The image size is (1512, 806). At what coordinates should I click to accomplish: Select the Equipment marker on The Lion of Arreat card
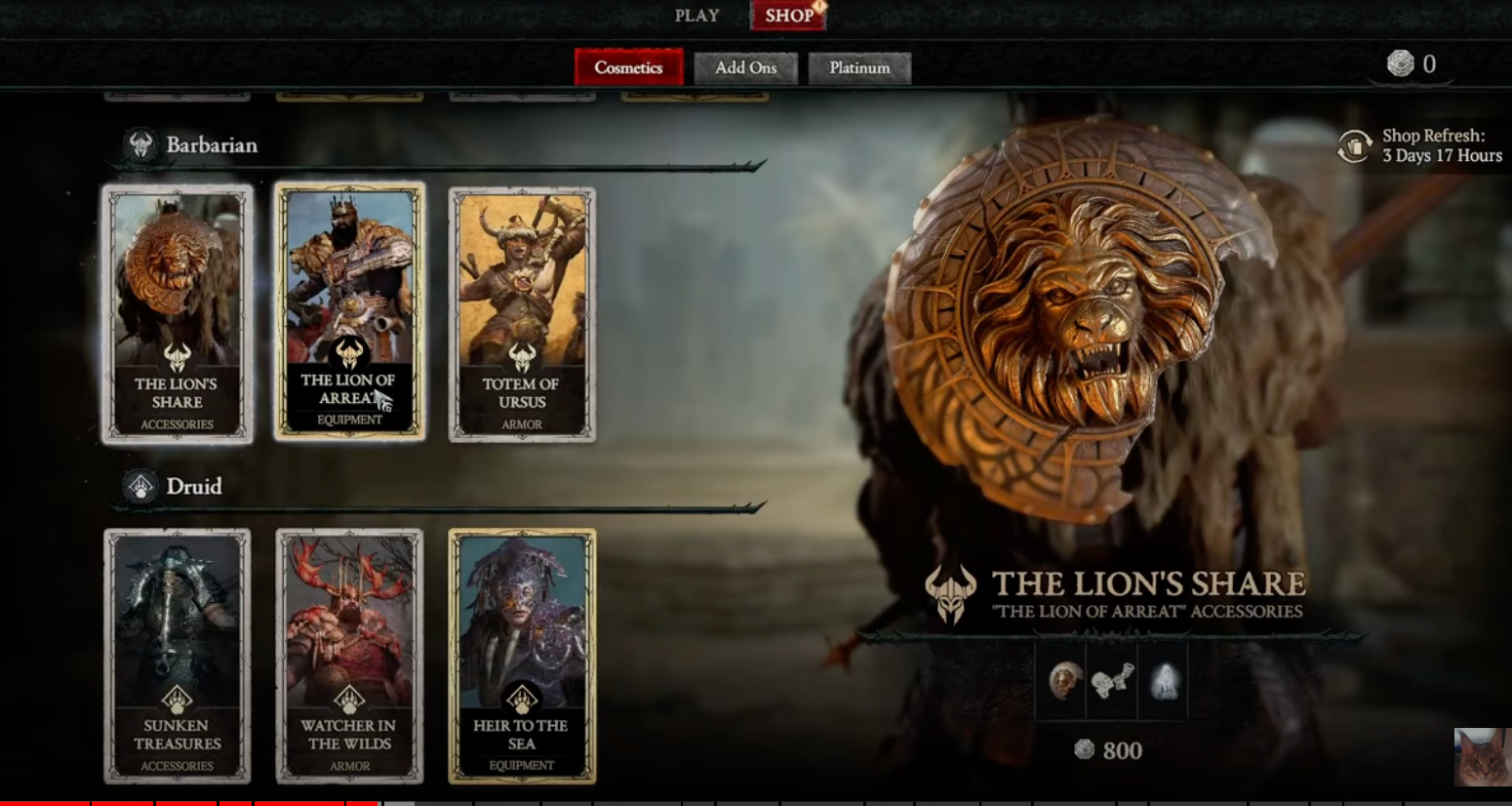tap(349, 419)
